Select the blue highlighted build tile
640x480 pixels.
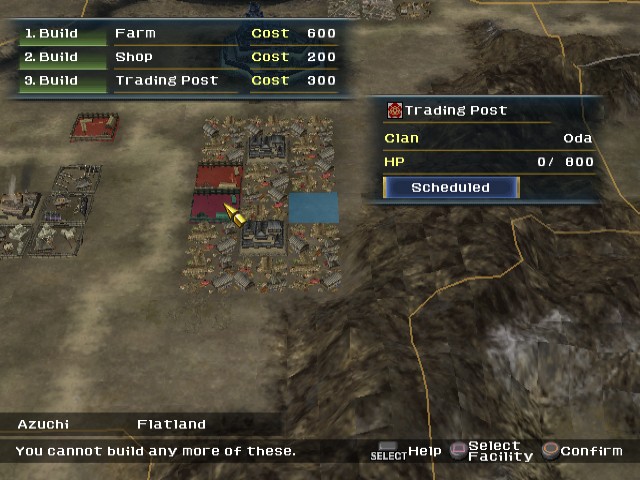click(x=313, y=208)
